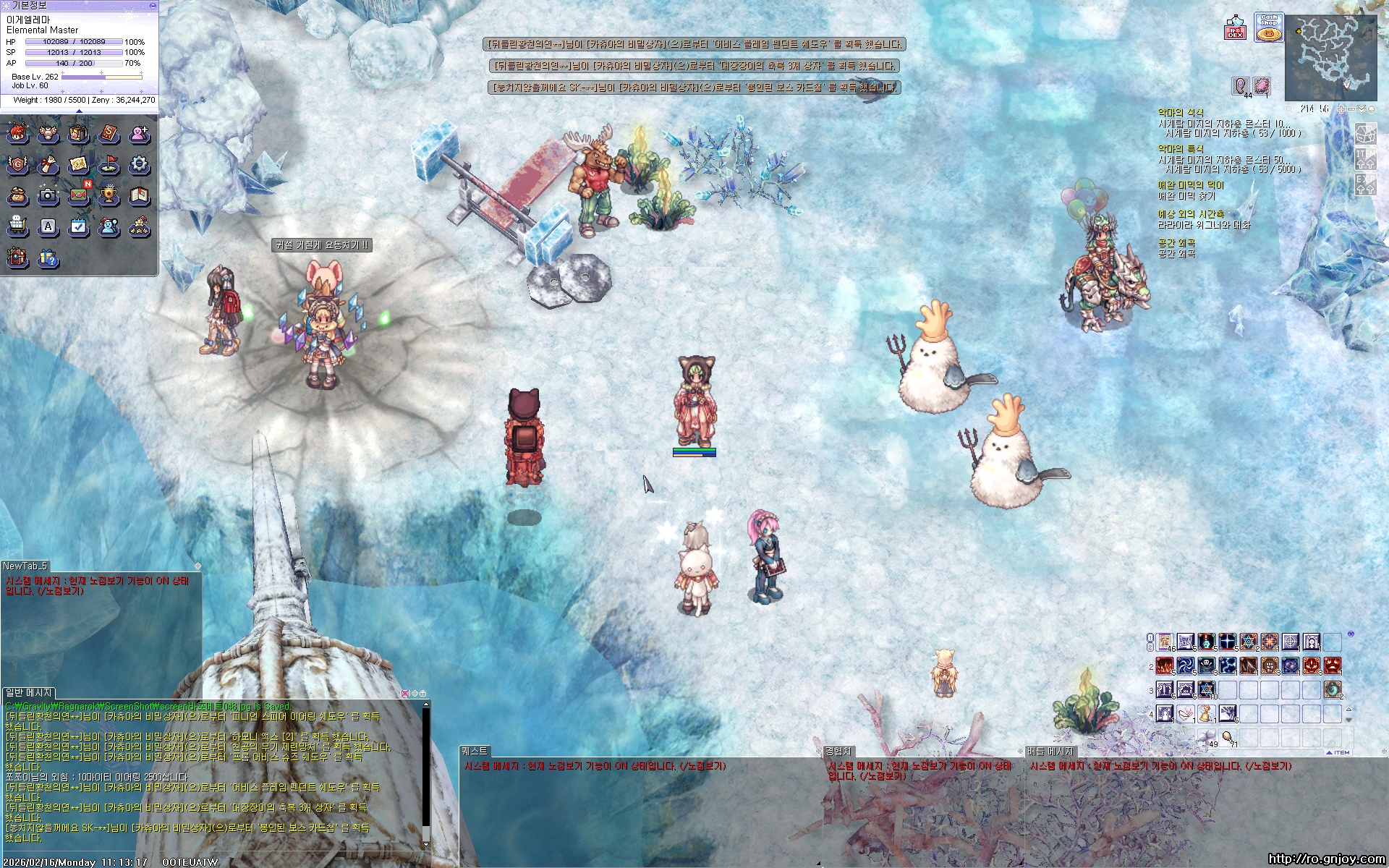Switch to the 일반 메세지 chat tab
Viewport: 1389px width, 868px height.
28,693
